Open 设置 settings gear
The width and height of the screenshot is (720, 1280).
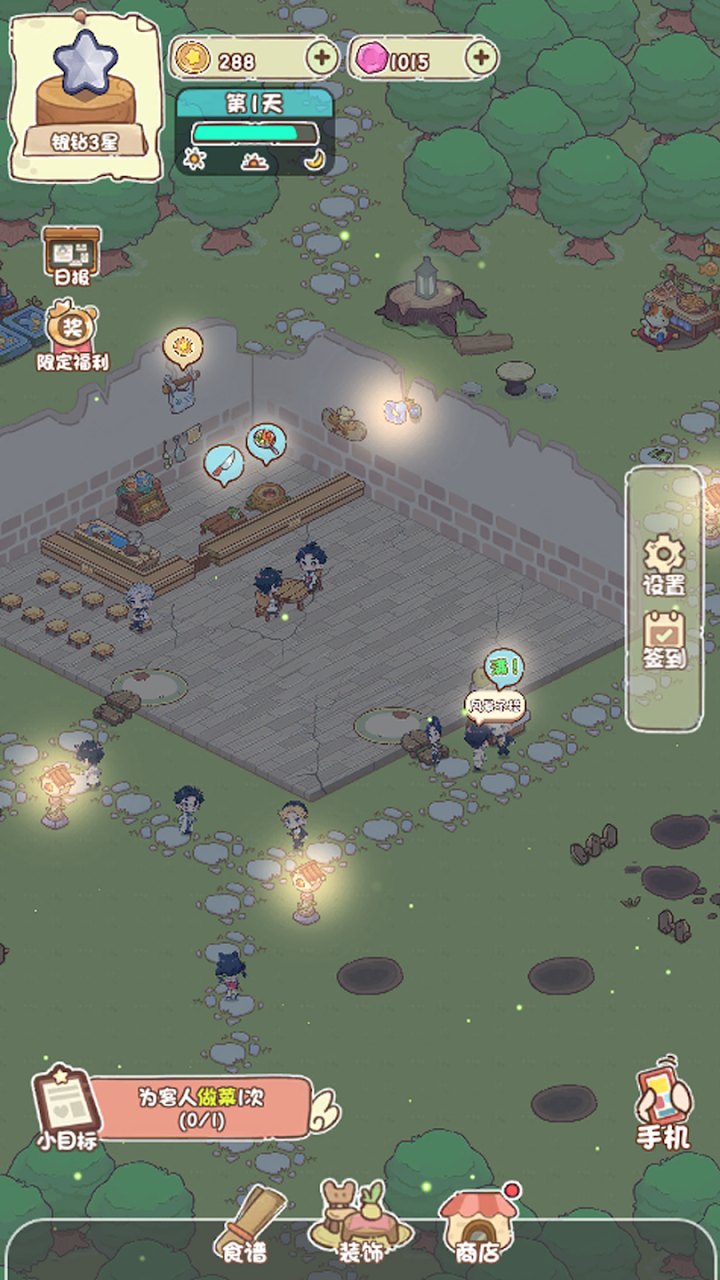664,565
